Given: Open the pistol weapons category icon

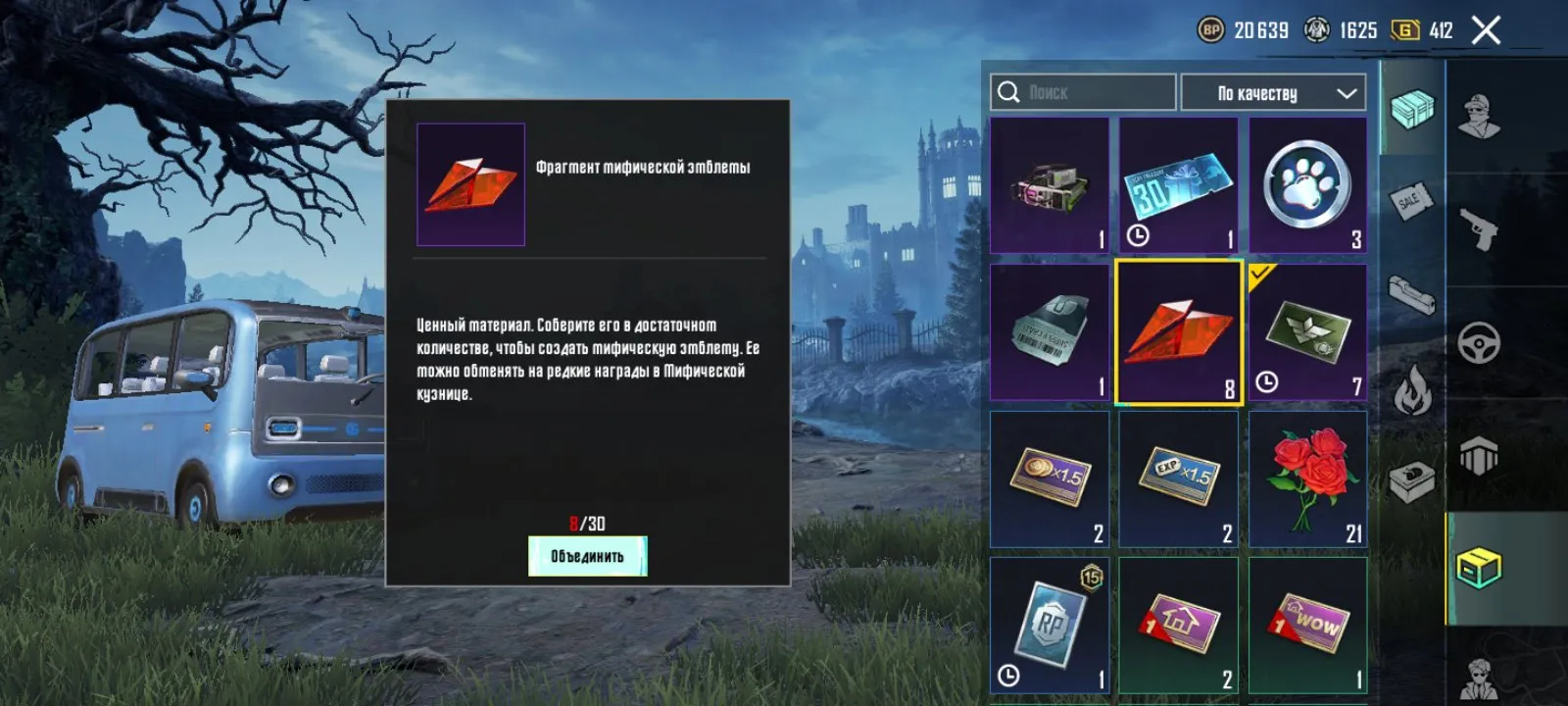Looking at the screenshot, I should tap(1478, 229).
